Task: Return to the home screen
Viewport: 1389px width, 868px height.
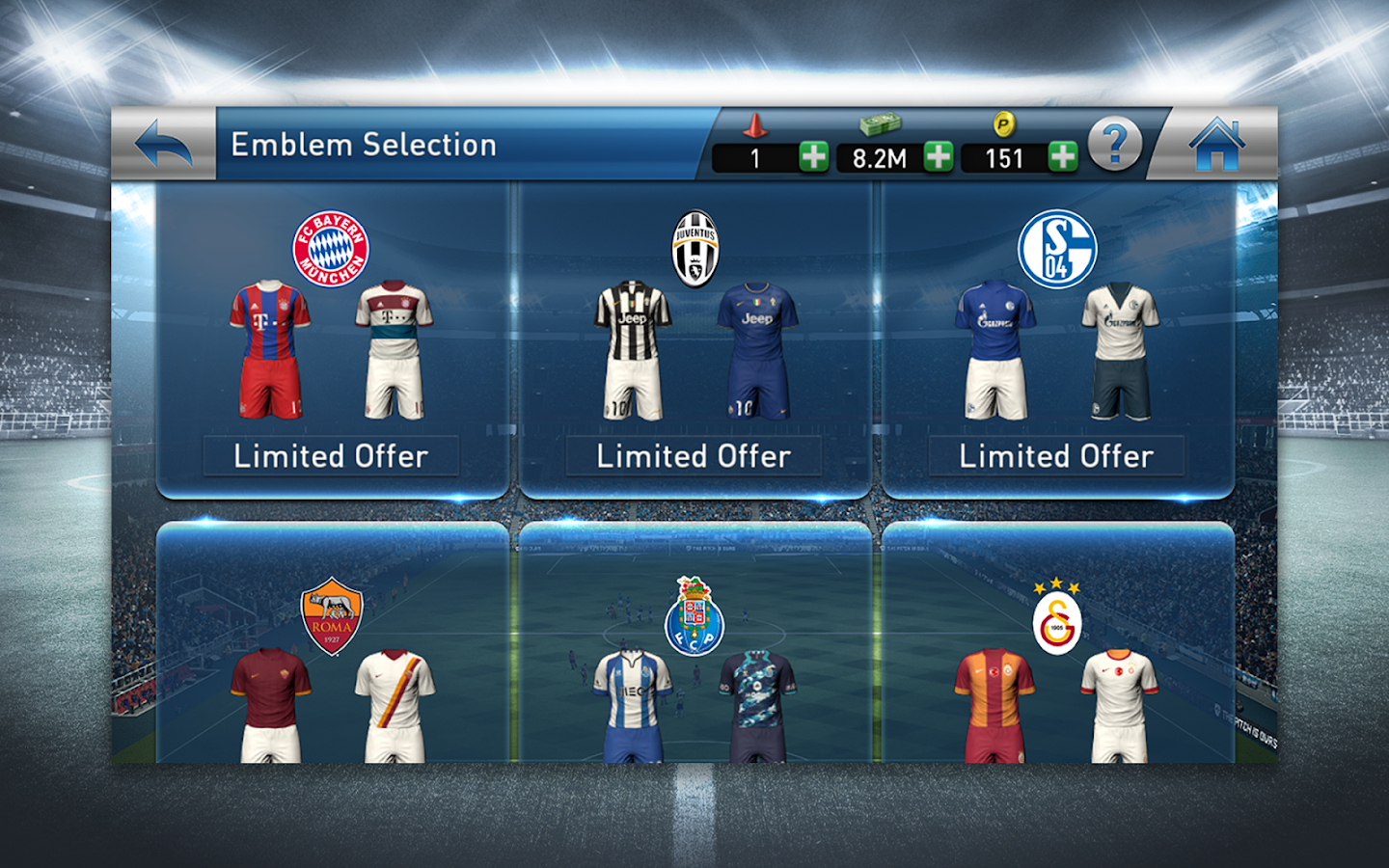Action: click(x=1216, y=145)
